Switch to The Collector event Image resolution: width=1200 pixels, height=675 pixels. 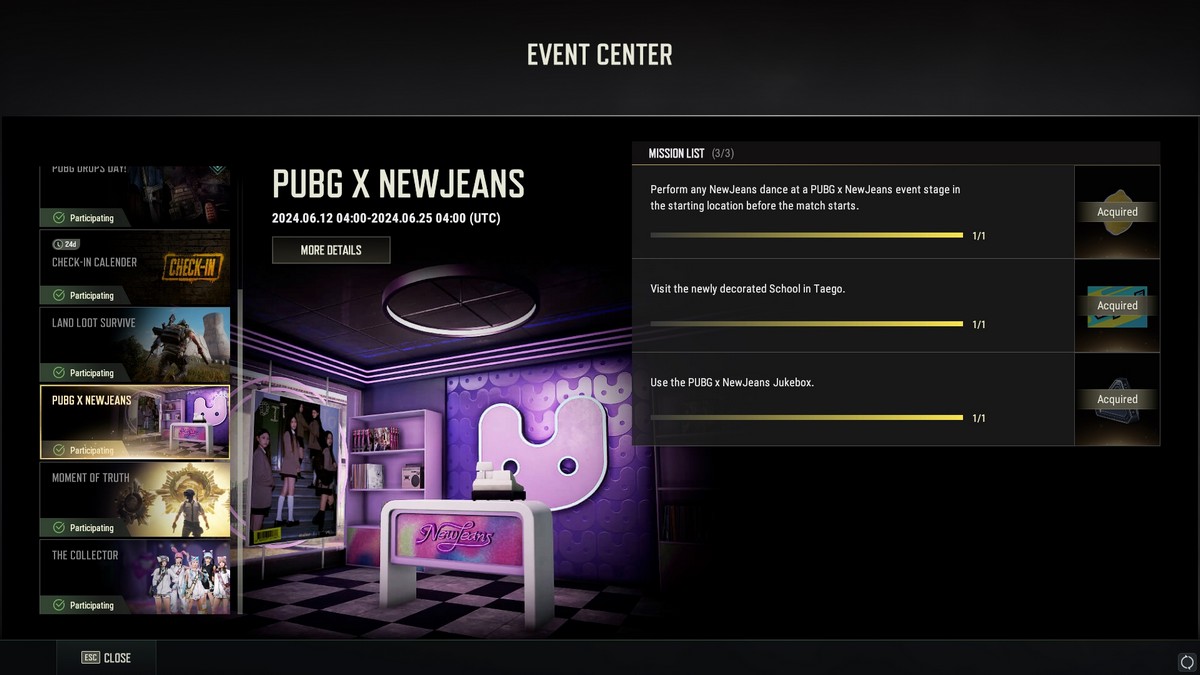pyautogui.click(x=135, y=577)
